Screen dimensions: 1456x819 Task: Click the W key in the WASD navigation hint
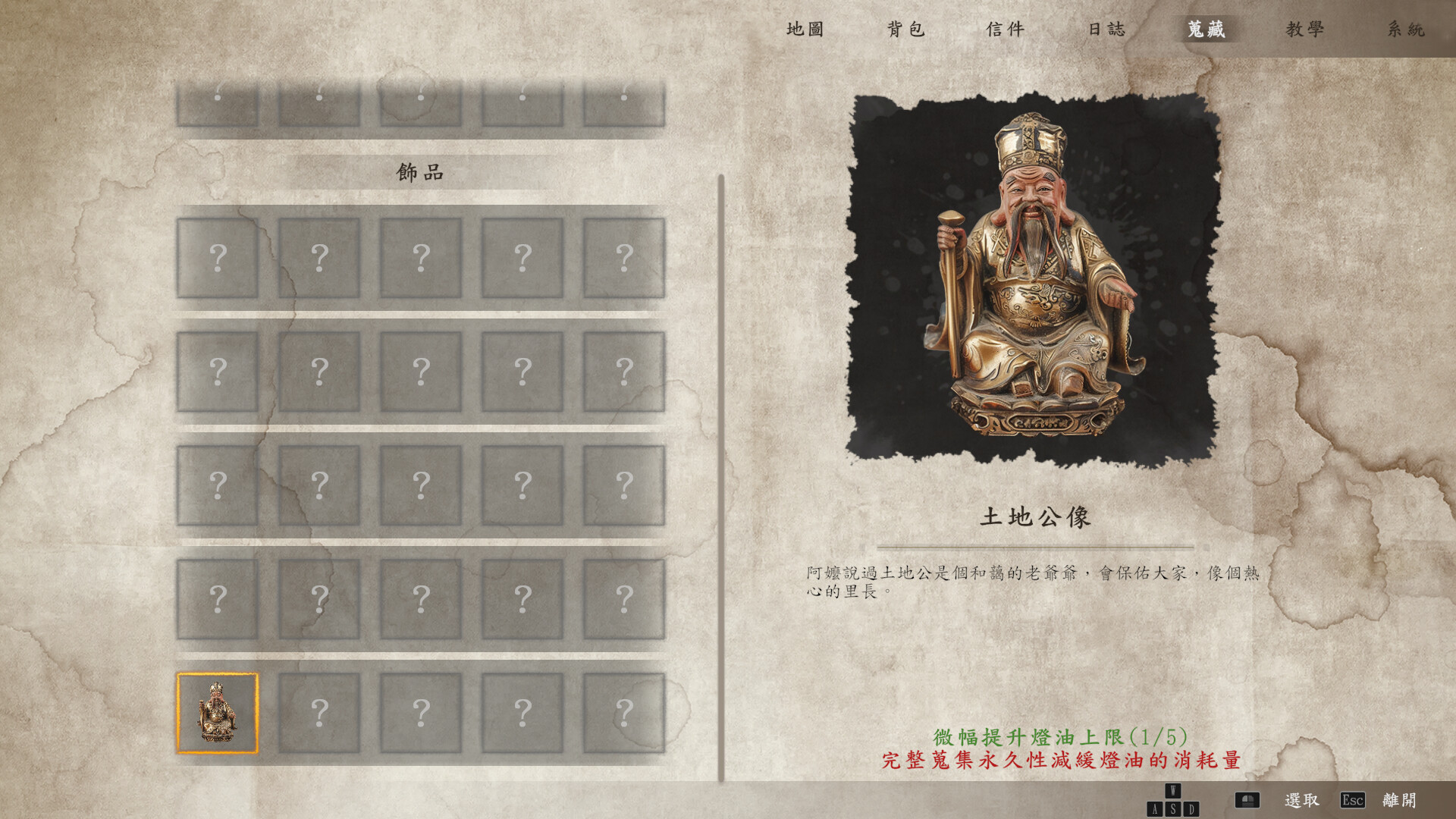click(x=1172, y=790)
